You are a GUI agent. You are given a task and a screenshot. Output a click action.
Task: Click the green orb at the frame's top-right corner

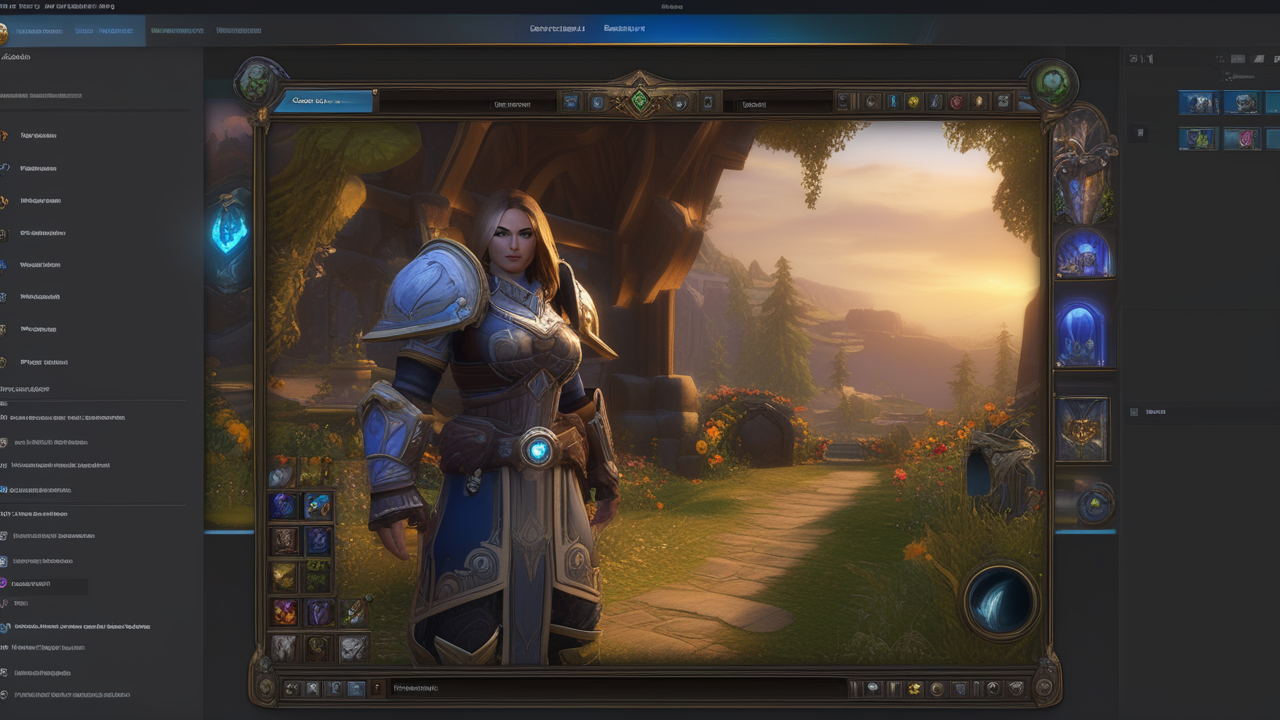[1051, 82]
